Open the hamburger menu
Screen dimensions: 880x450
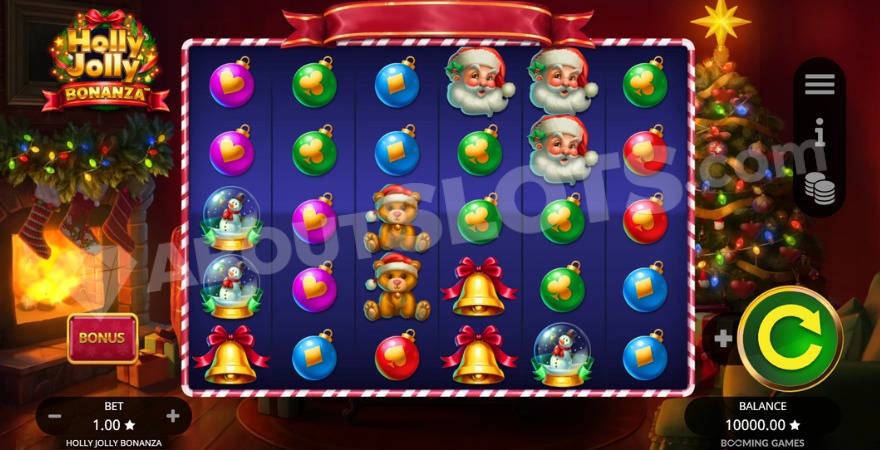[x=819, y=85]
